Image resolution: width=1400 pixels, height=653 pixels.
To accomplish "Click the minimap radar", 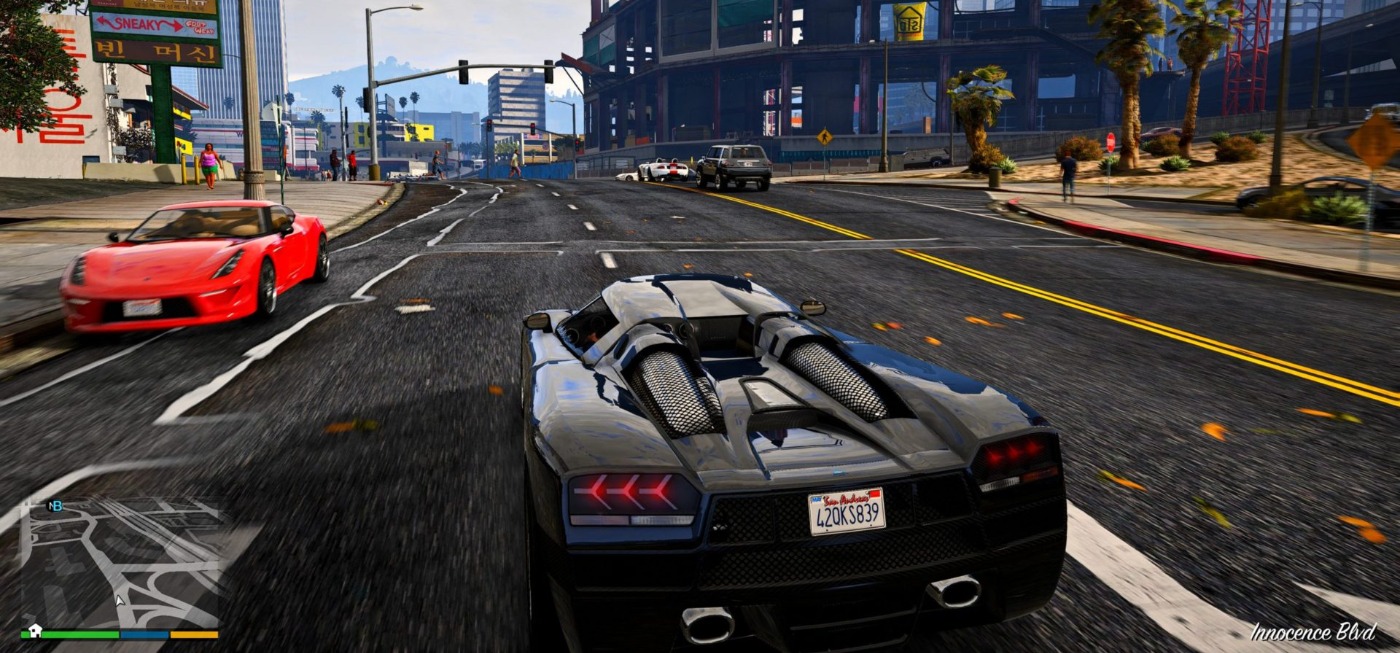I will pyautogui.click(x=120, y=563).
